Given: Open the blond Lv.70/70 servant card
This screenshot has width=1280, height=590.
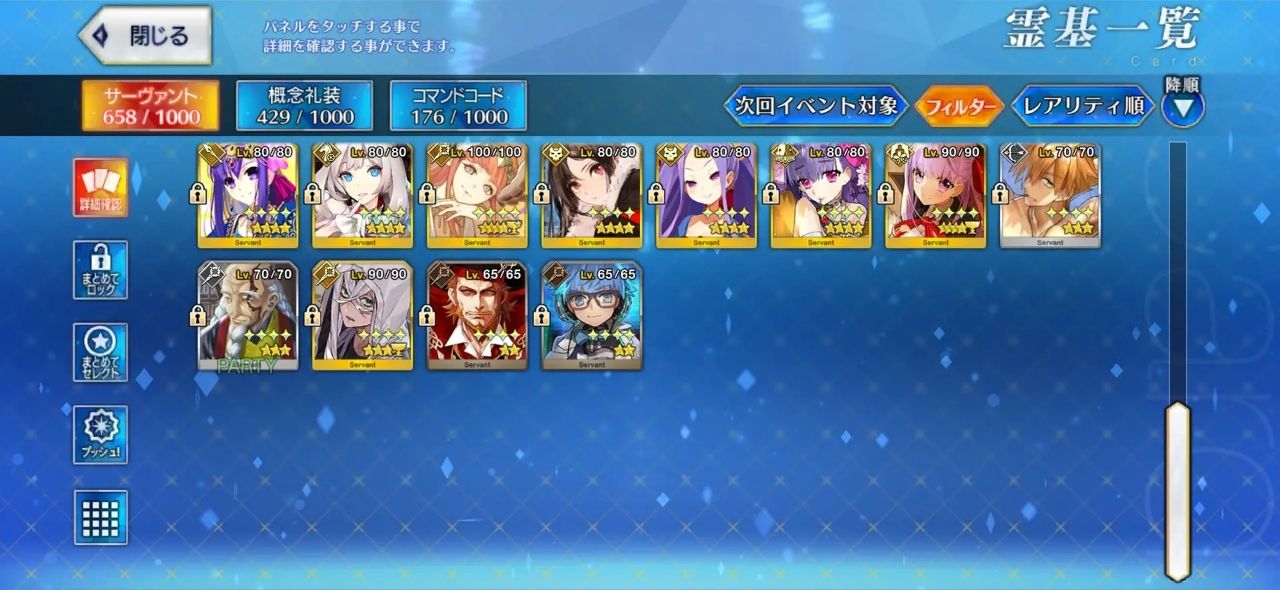Looking at the screenshot, I should [x=1050, y=195].
